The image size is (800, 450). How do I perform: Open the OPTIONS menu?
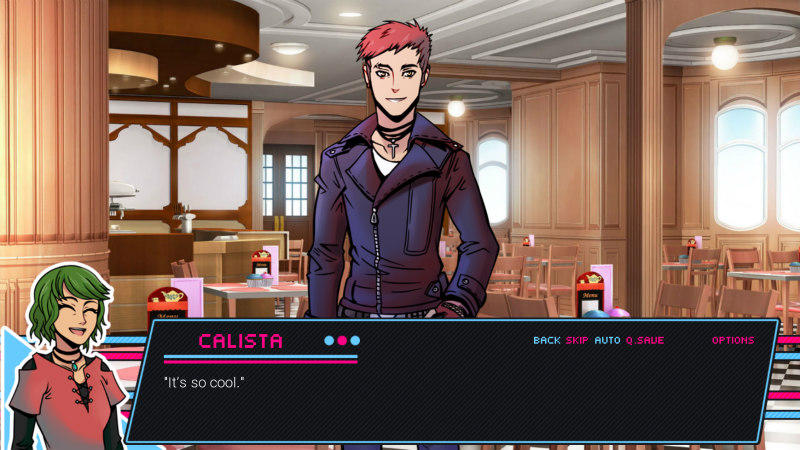[733, 340]
